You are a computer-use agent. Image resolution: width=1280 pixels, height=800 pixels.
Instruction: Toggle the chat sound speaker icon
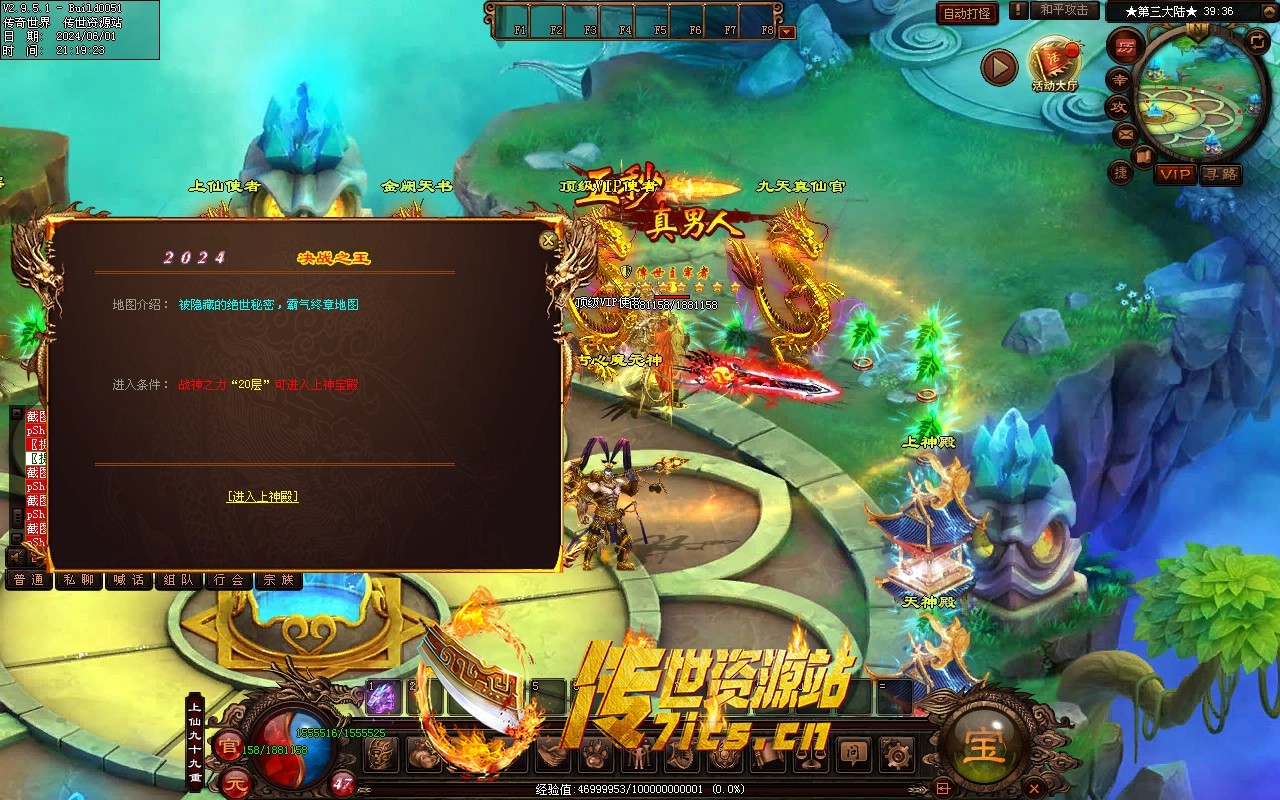point(17,557)
